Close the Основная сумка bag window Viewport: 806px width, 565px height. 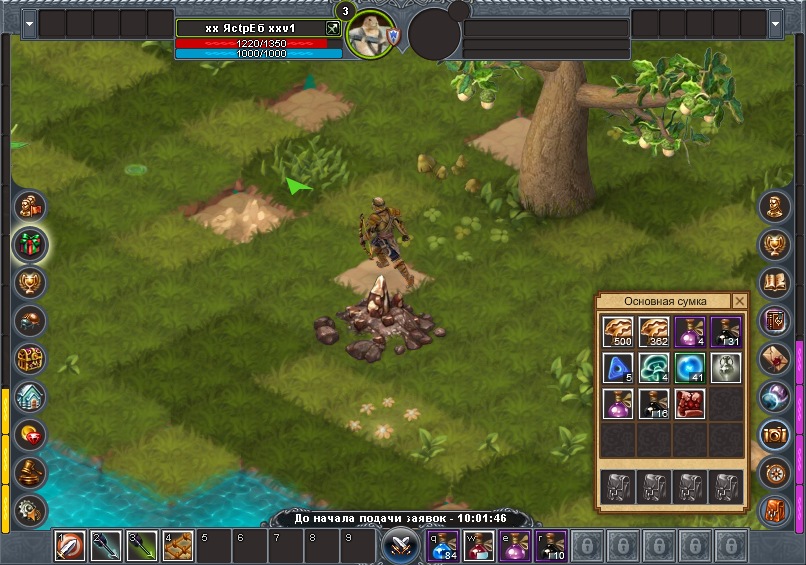pyautogui.click(x=740, y=301)
